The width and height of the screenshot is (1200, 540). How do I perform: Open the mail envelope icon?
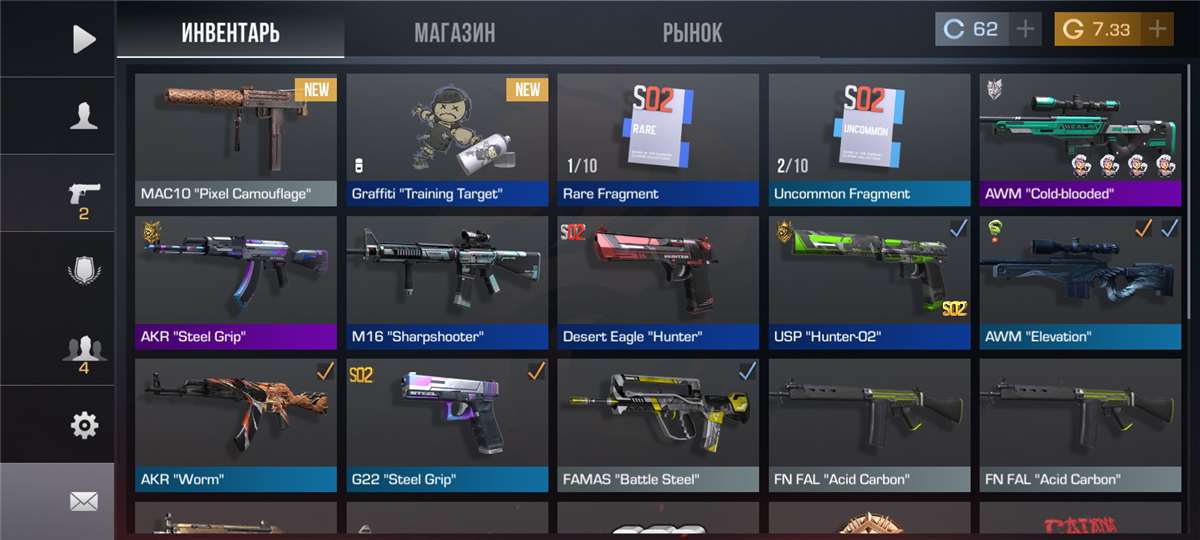[x=84, y=502]
